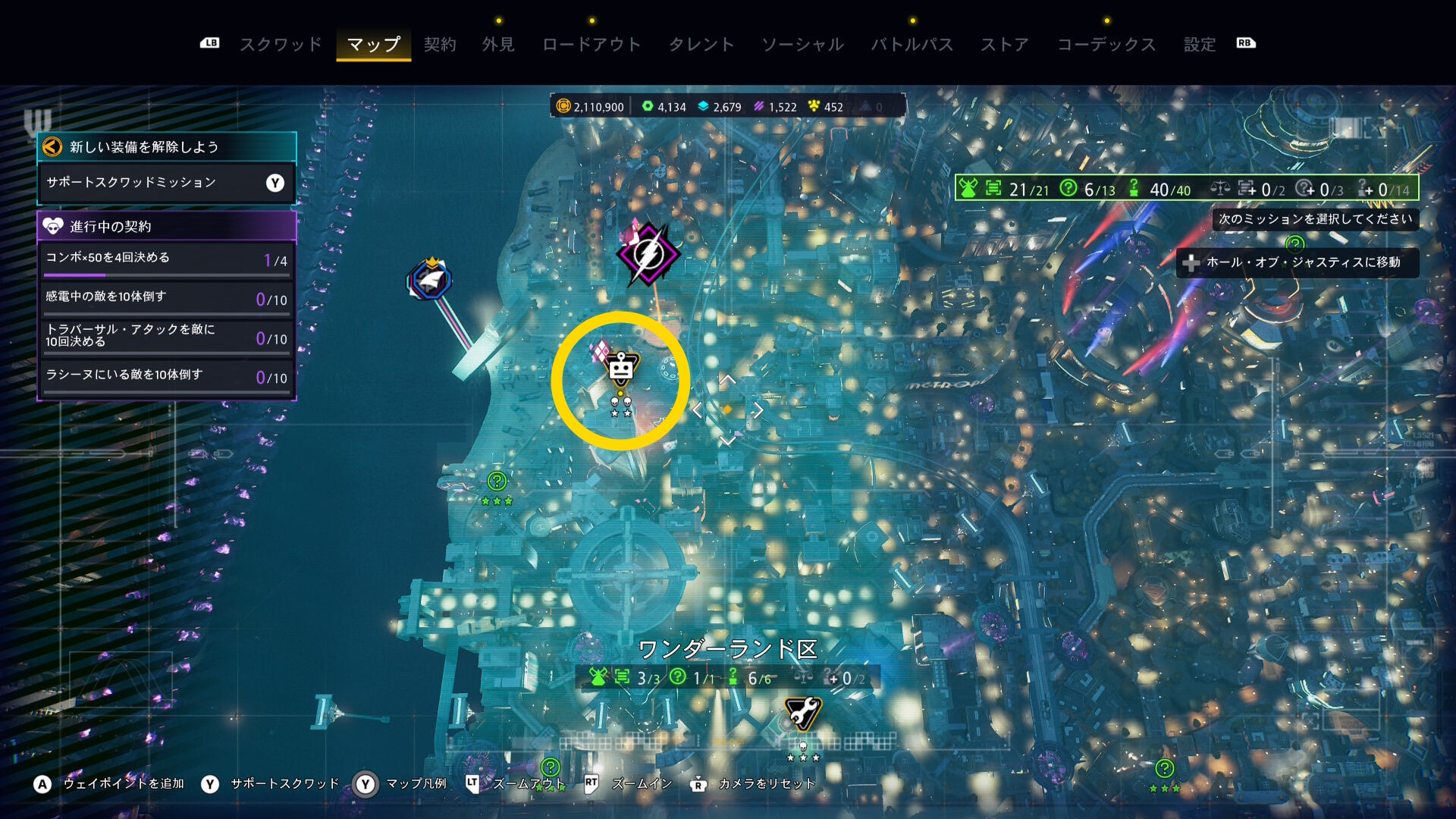
Task: Open the 契約 tab
Action: tap(440, 45)
